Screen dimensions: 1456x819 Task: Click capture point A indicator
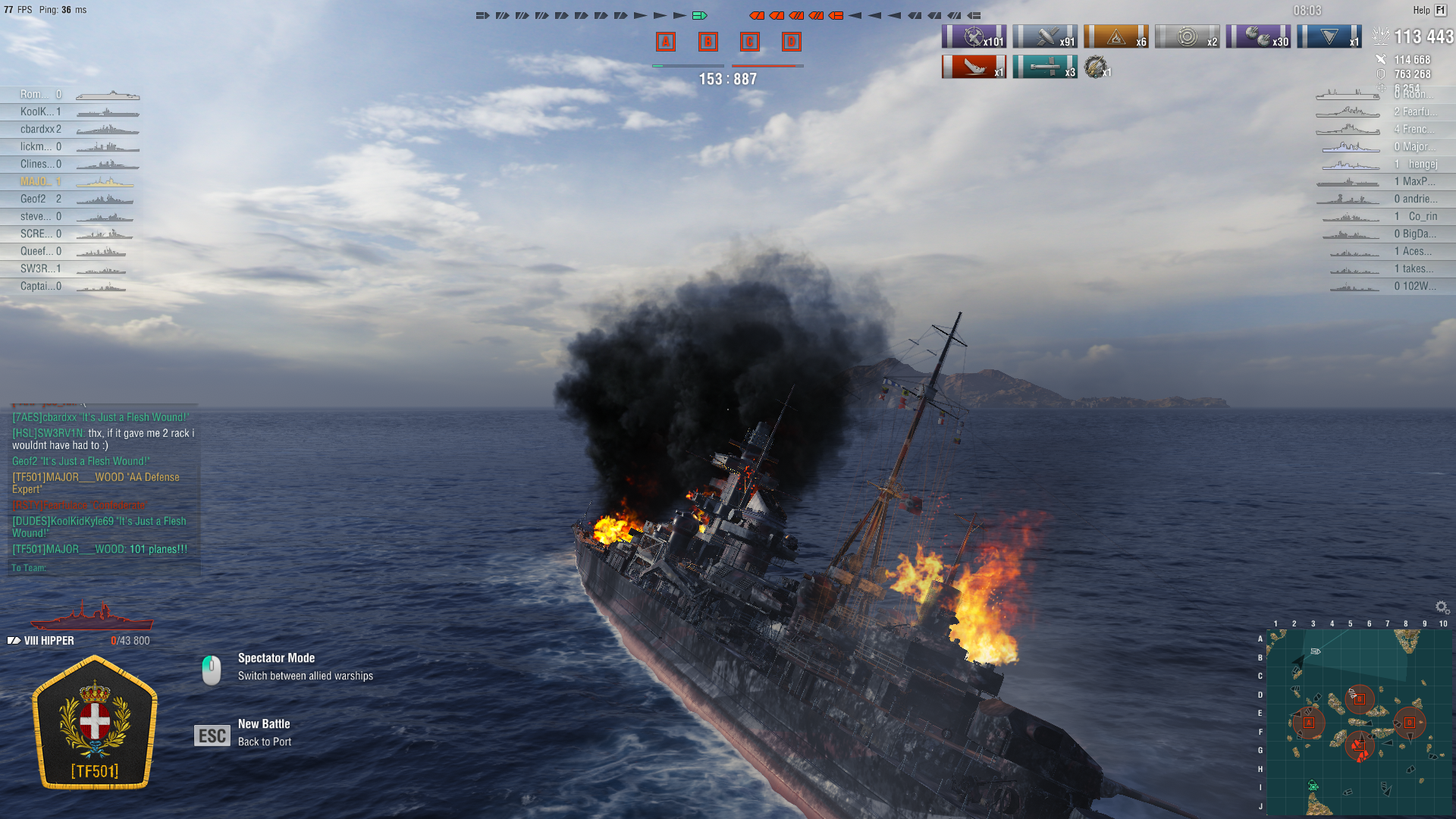pos(665,42)
